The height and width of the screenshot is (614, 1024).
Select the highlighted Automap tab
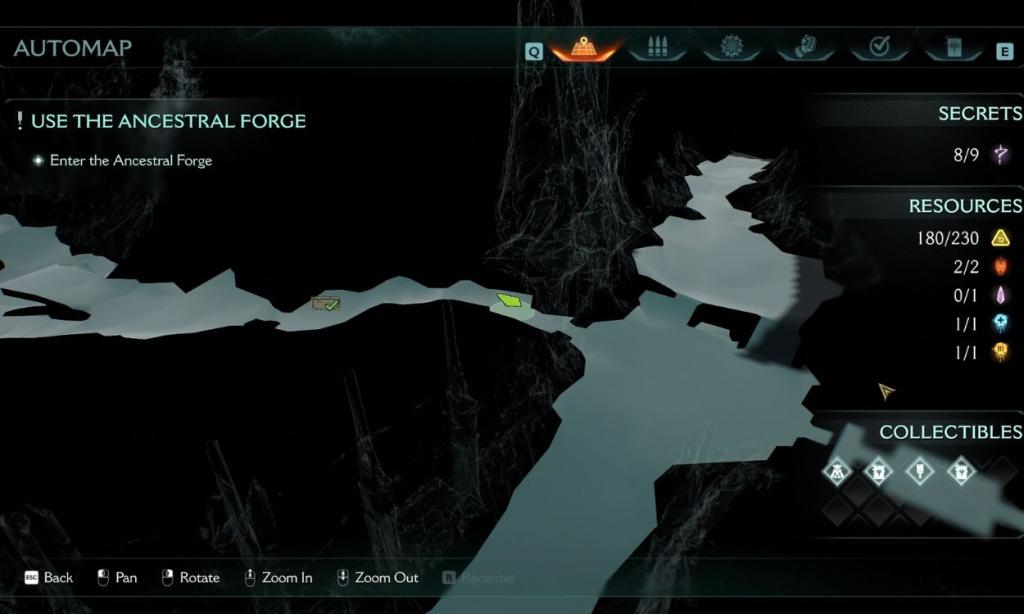click(584, 47)
